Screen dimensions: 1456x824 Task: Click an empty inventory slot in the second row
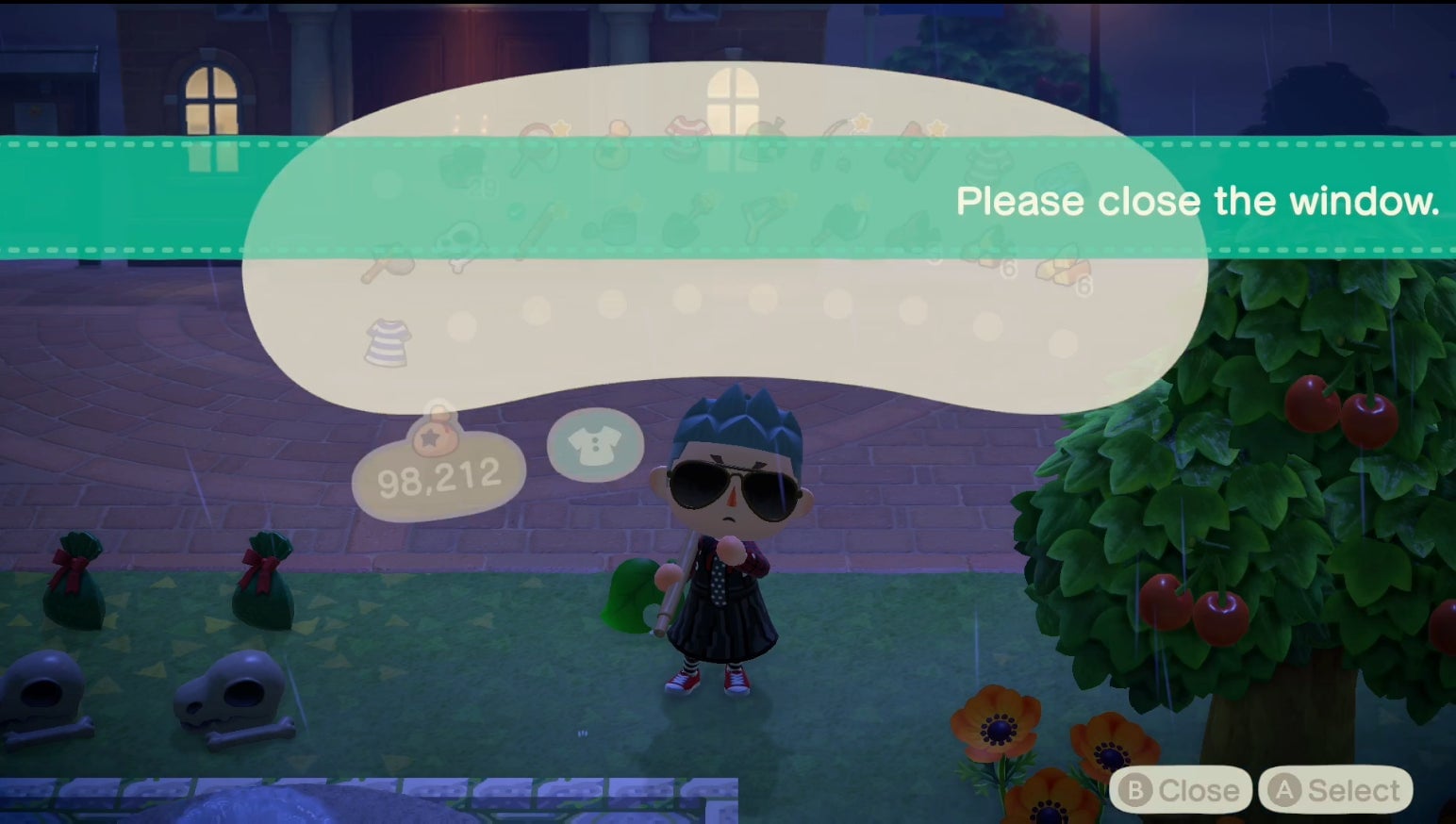point(538,311)
